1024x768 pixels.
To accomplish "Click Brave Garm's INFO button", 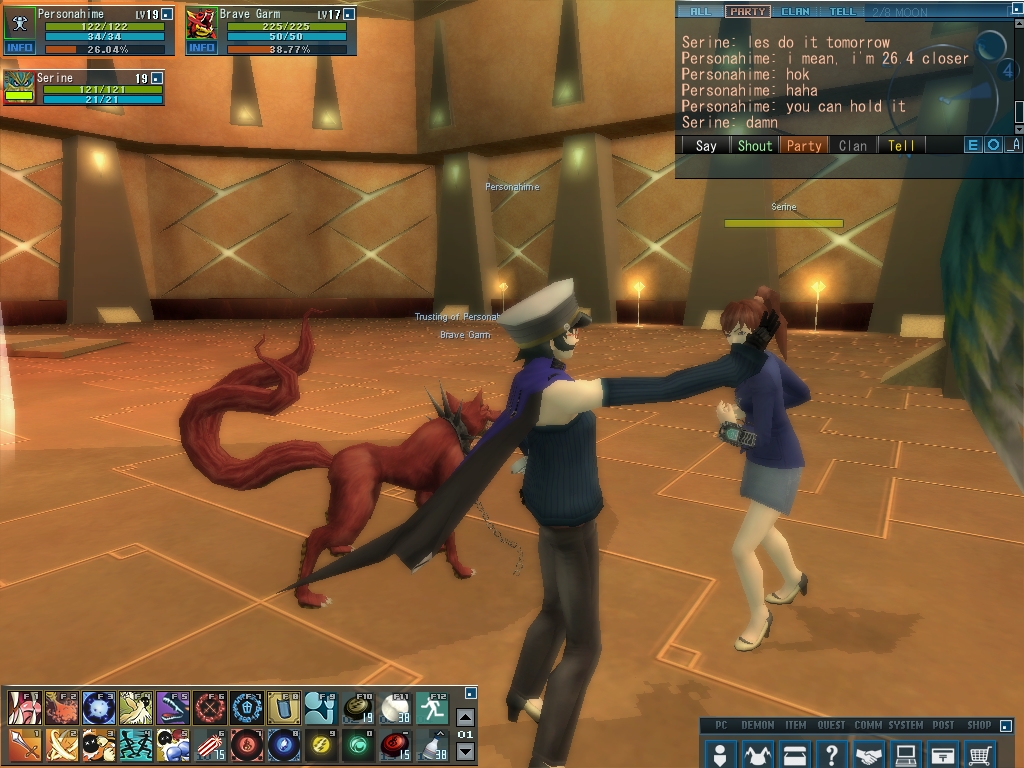I will [x=201, y=48].
